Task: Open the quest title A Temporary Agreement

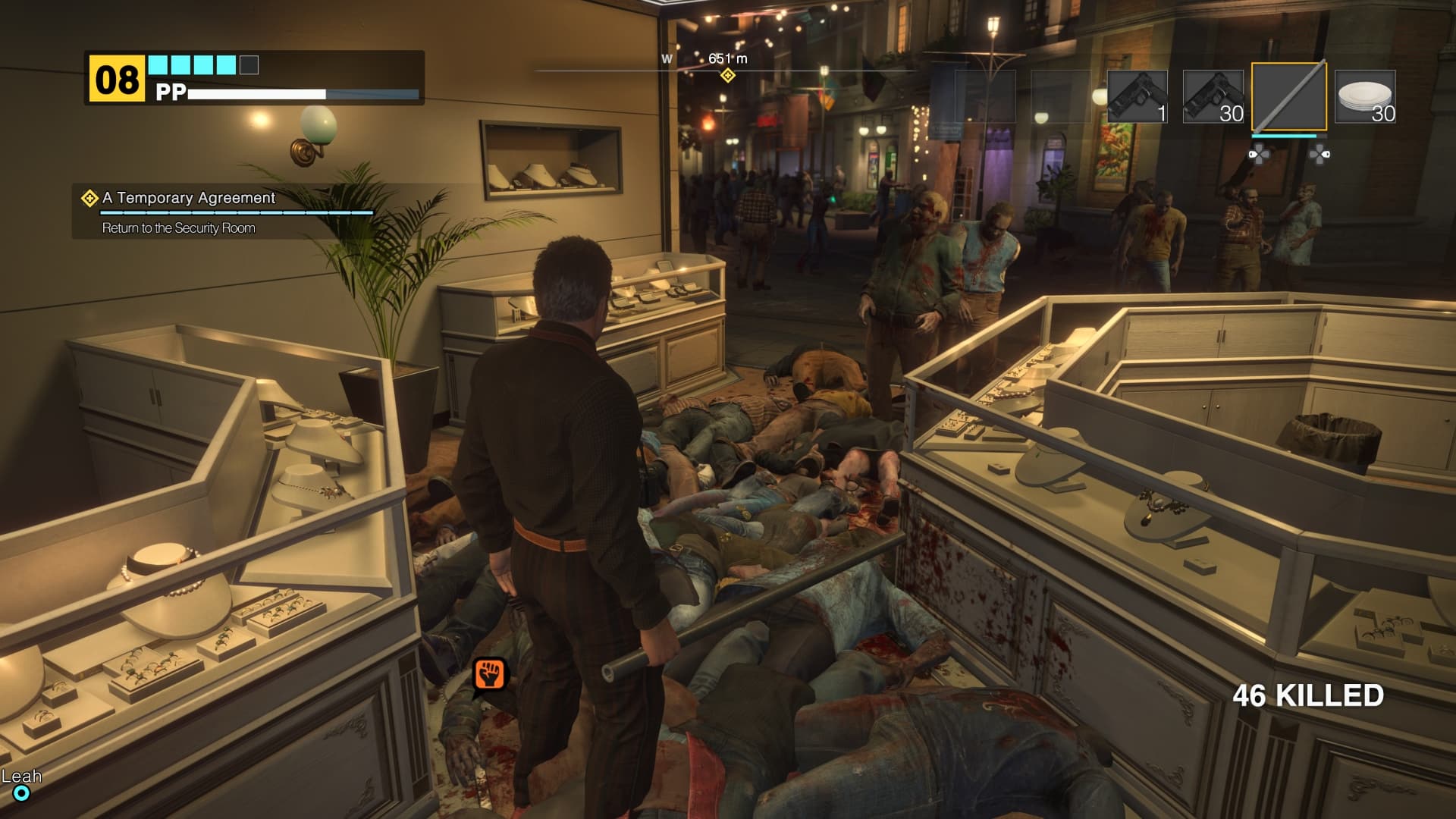Action: coord(190,199)
